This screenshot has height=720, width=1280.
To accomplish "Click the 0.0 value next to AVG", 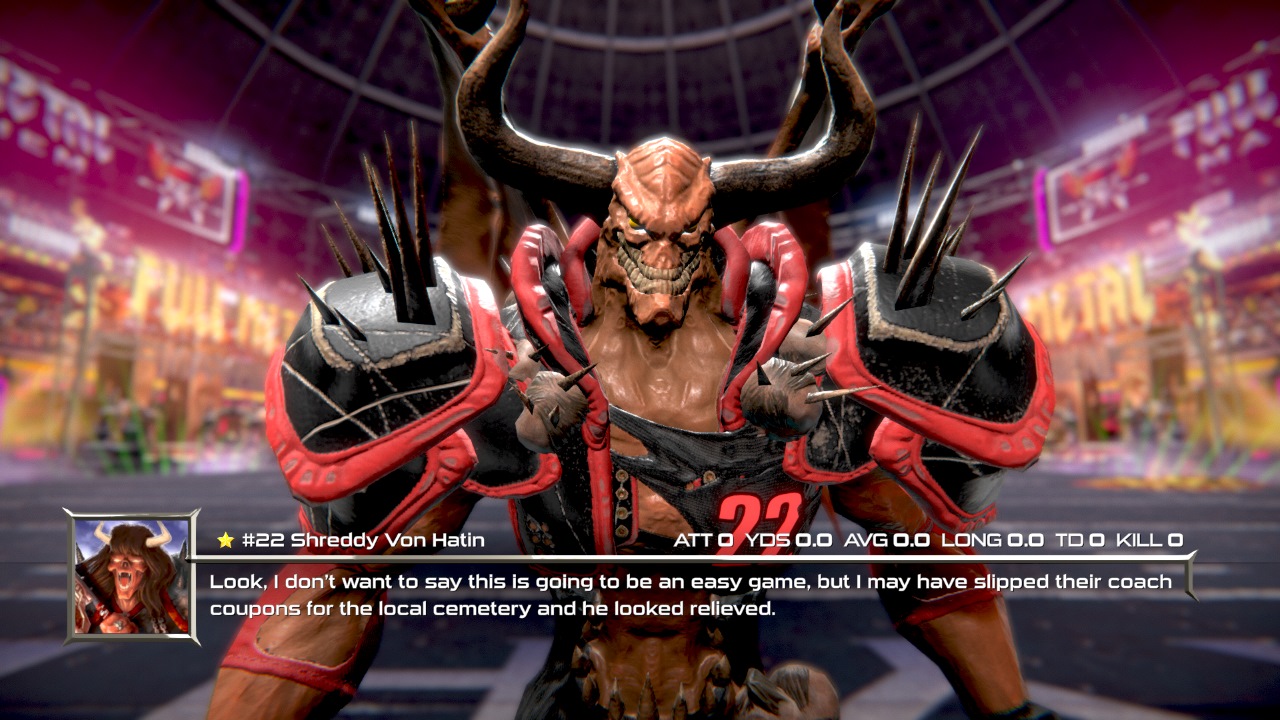I will [912, 540].
